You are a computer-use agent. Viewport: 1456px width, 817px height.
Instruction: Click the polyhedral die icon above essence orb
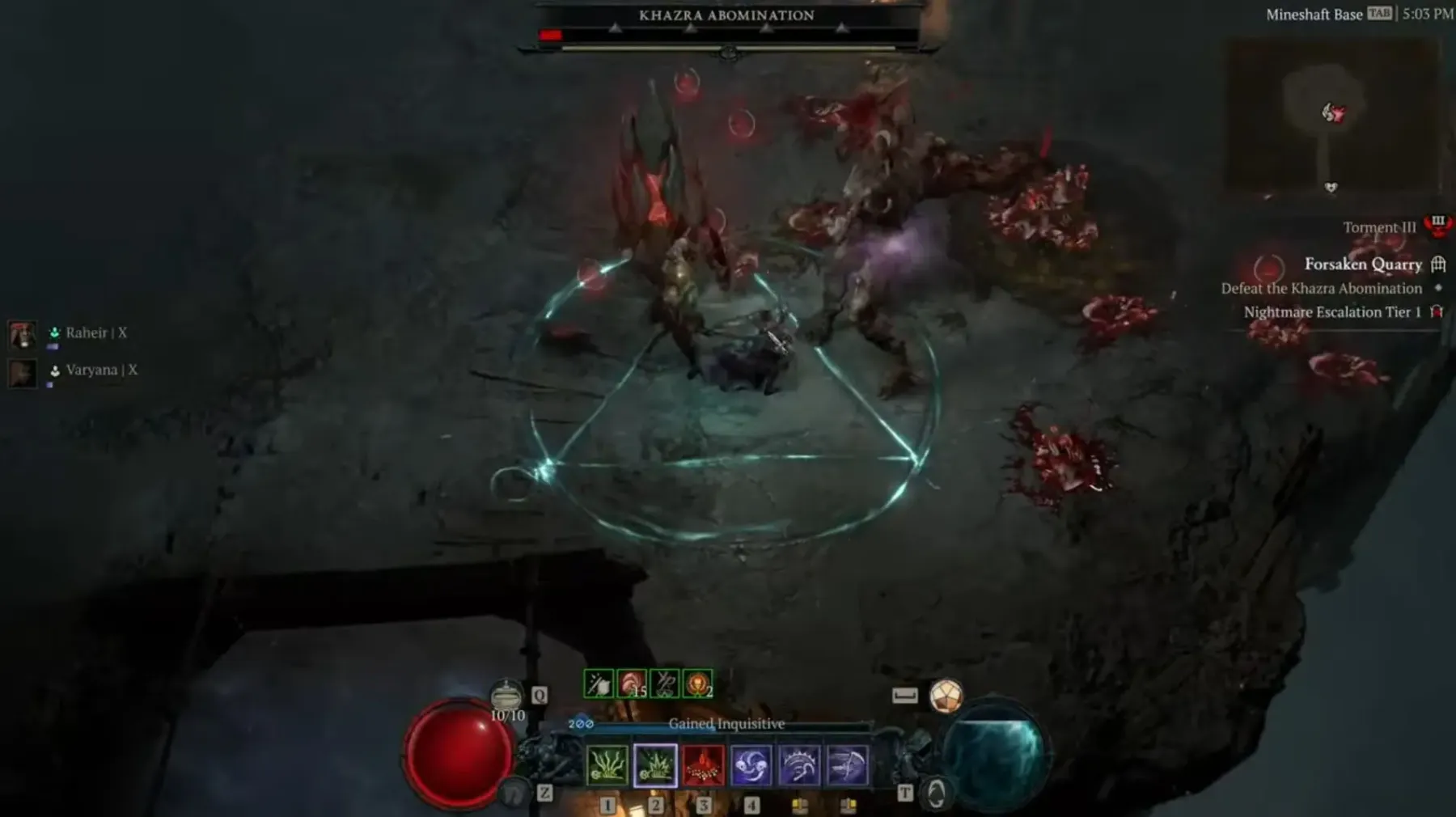(946, 696)
